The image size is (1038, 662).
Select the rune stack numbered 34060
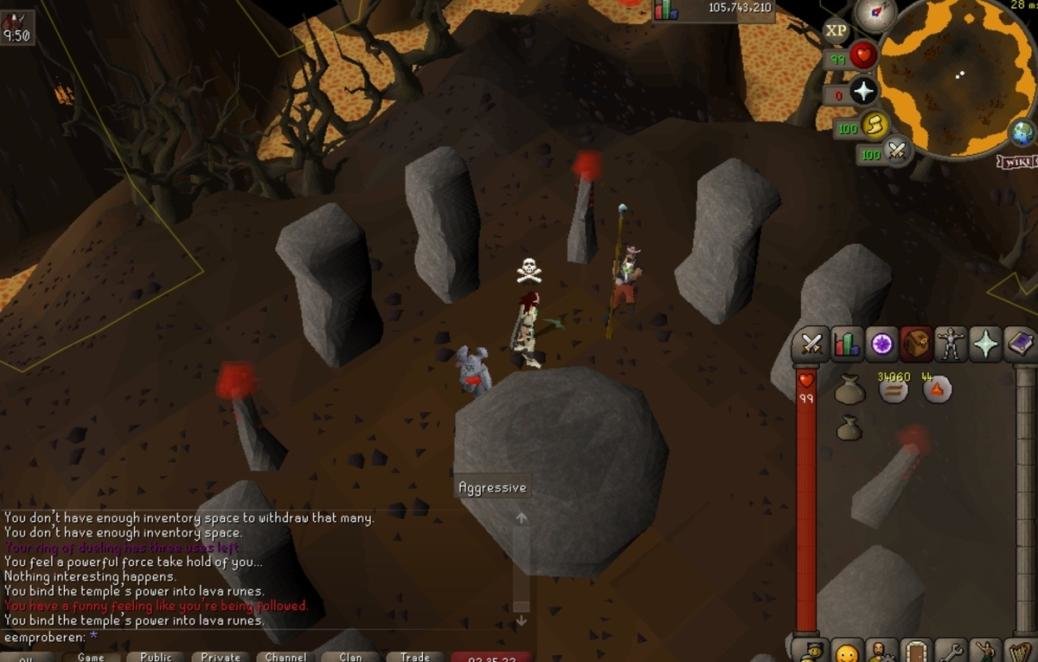pyautogui.click(x=893, y=390)
